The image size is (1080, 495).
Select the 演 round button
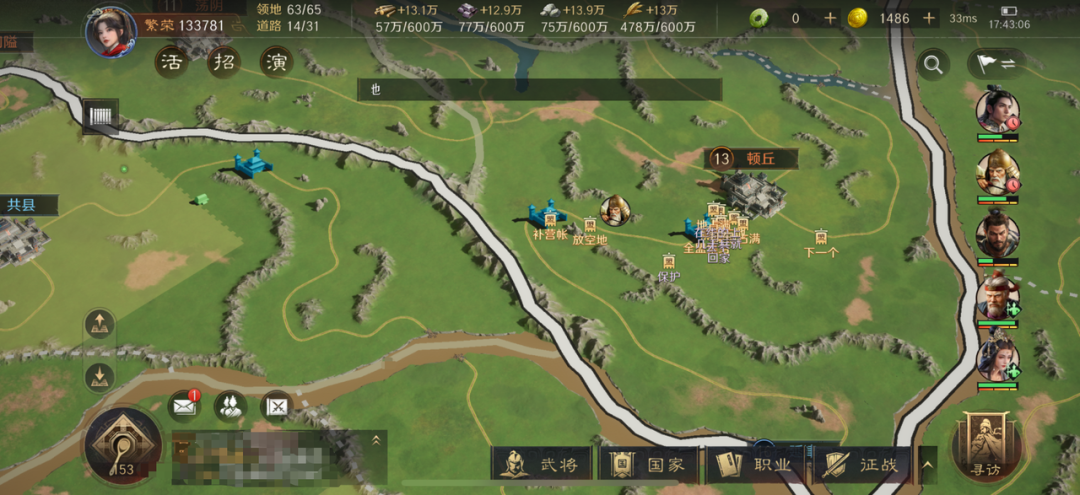click(x=275, y=62)
